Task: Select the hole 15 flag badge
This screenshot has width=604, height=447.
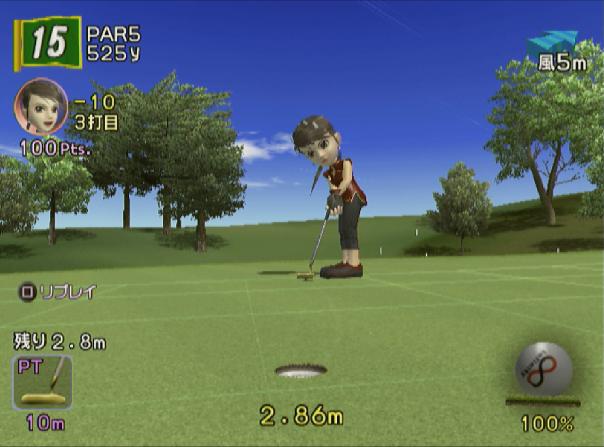Action: (x=46, y=43)
